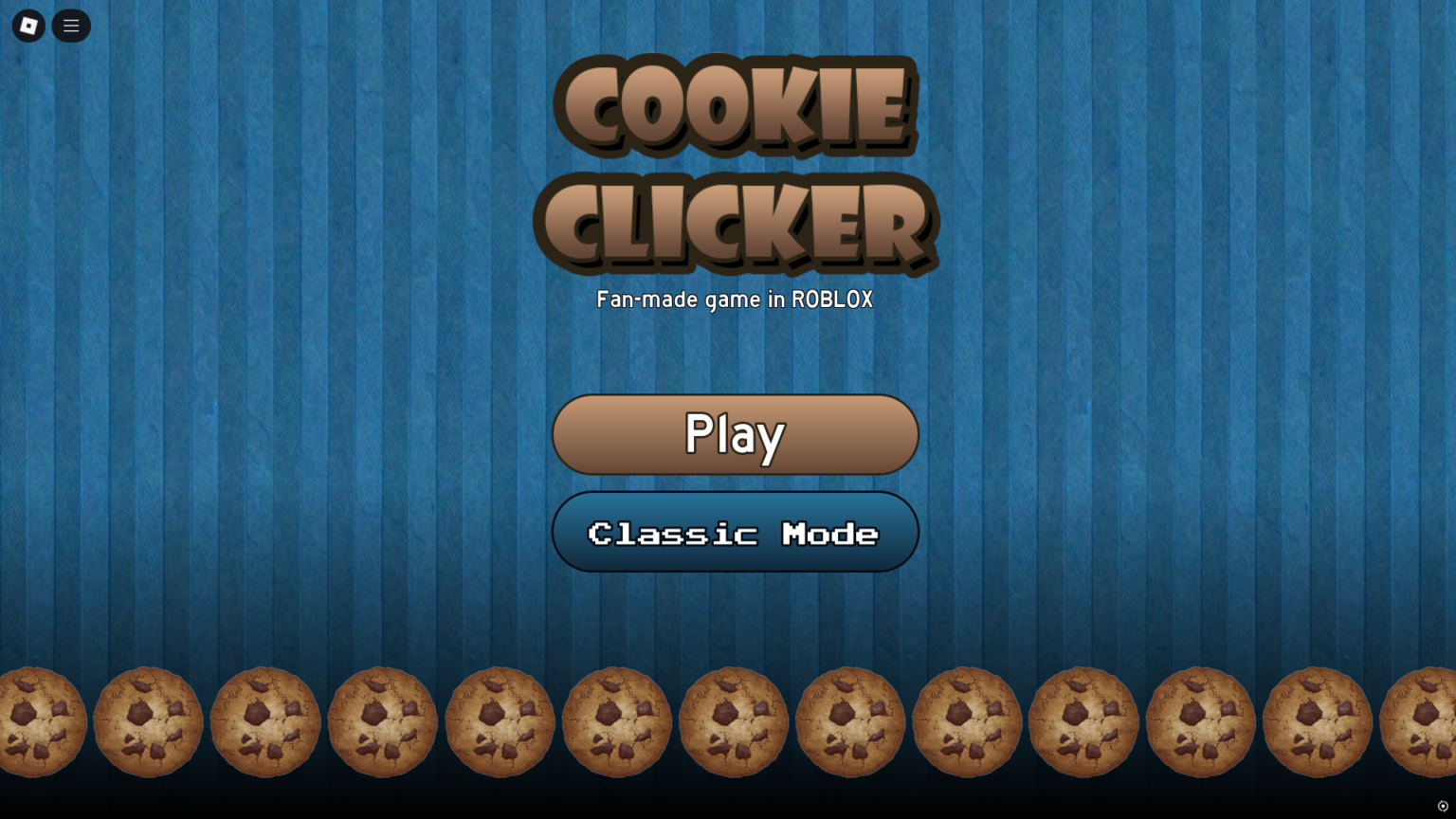
Task: Click the Cookie Clicker title logo
Action: click(x=735, y=166)
